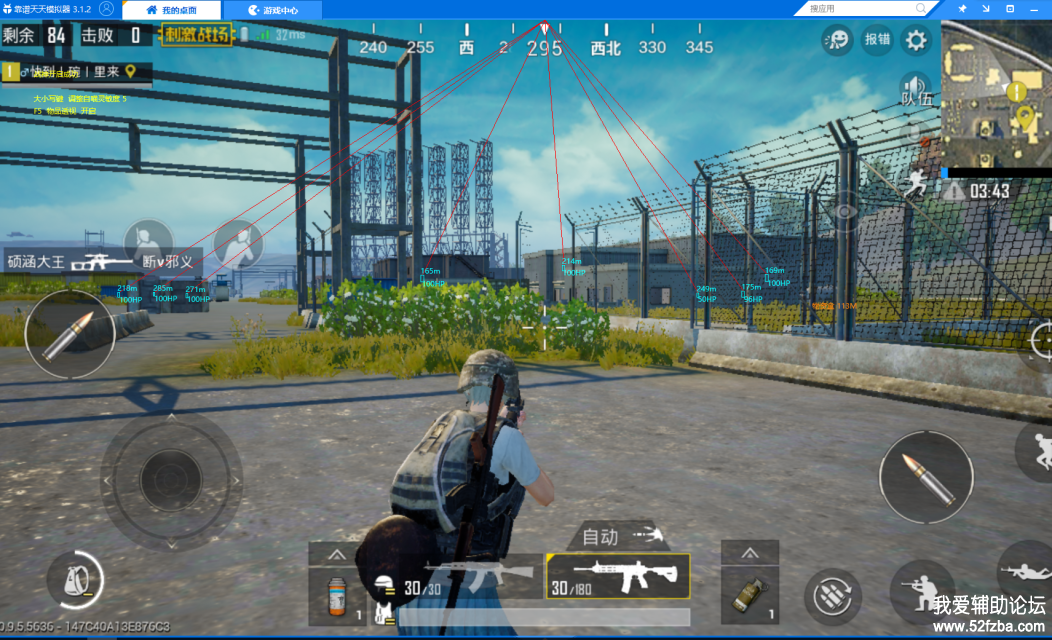Open the backpack inventory
This screenshot has width=1052, height=640.
tap(74, 580)
